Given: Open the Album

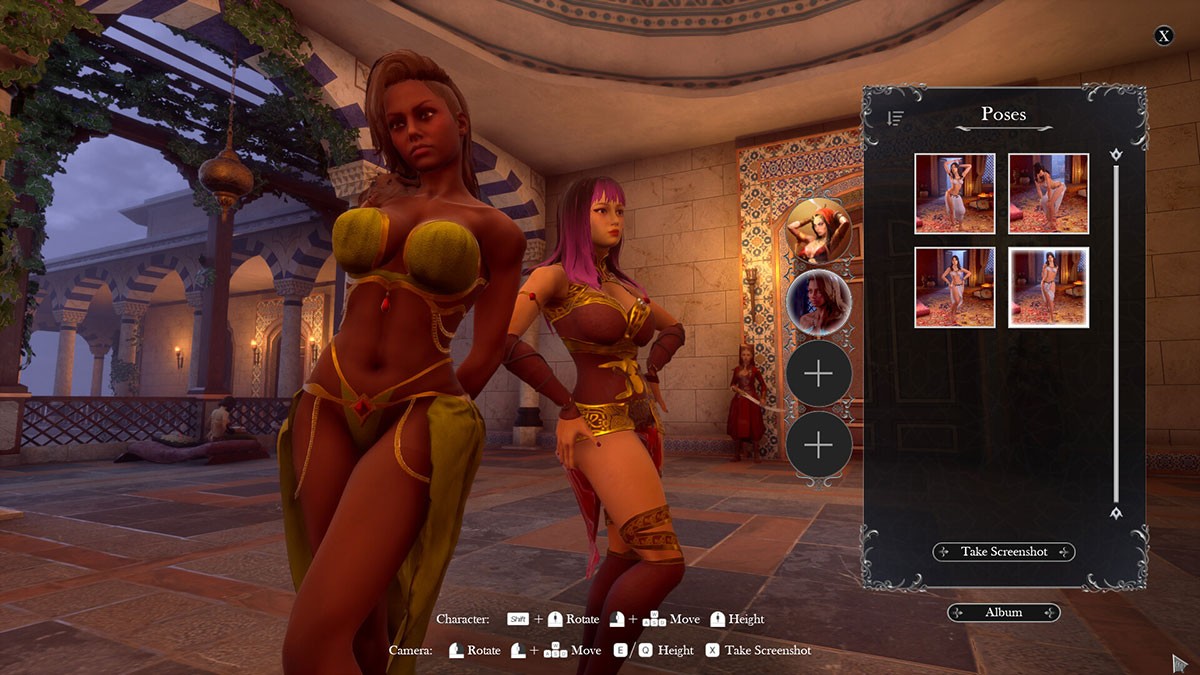Looking at the screenshot, I should (1004, 612).
